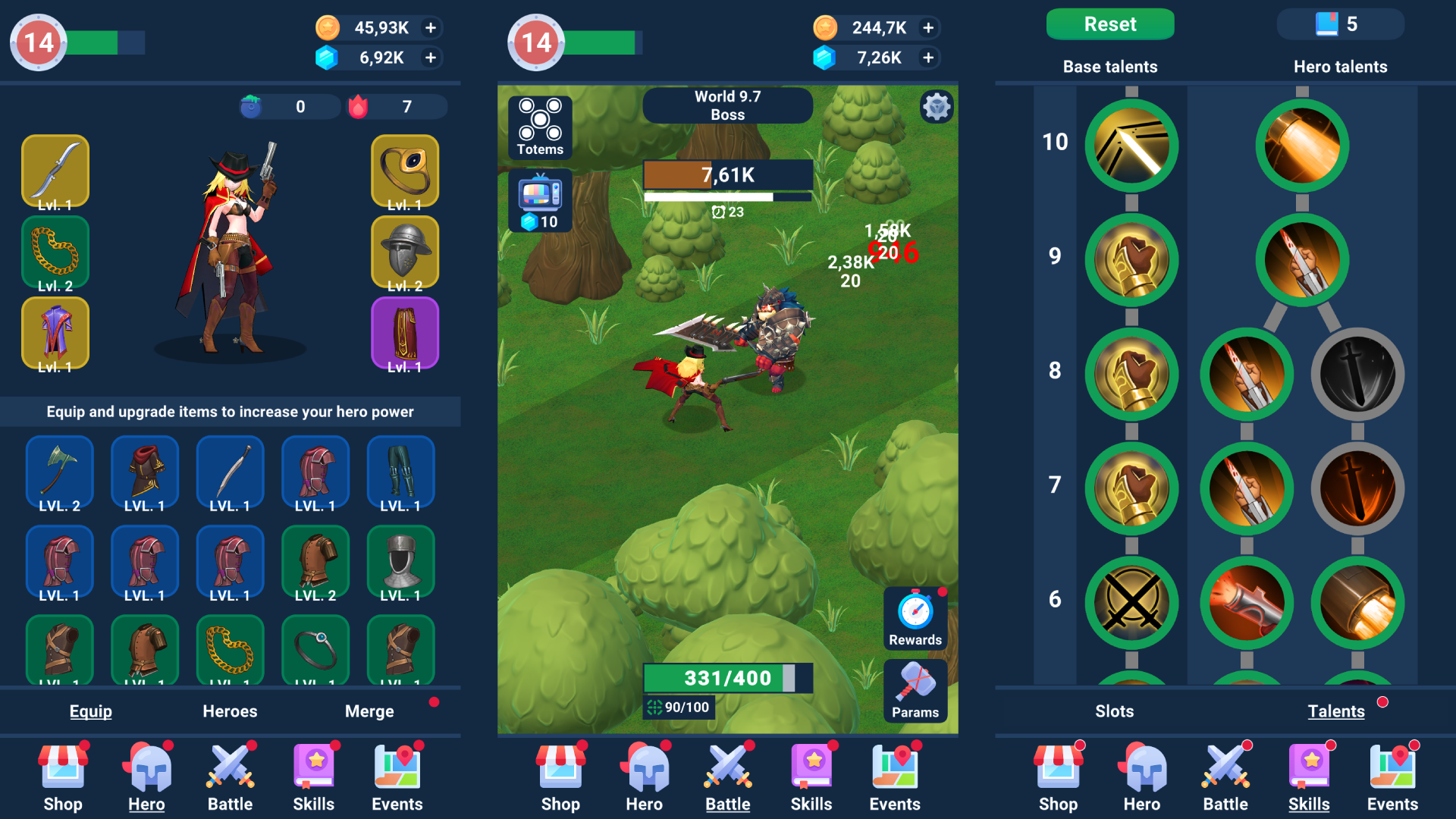Select the crossed swords base talent

pyautogui.click(x=1131, y=603)
